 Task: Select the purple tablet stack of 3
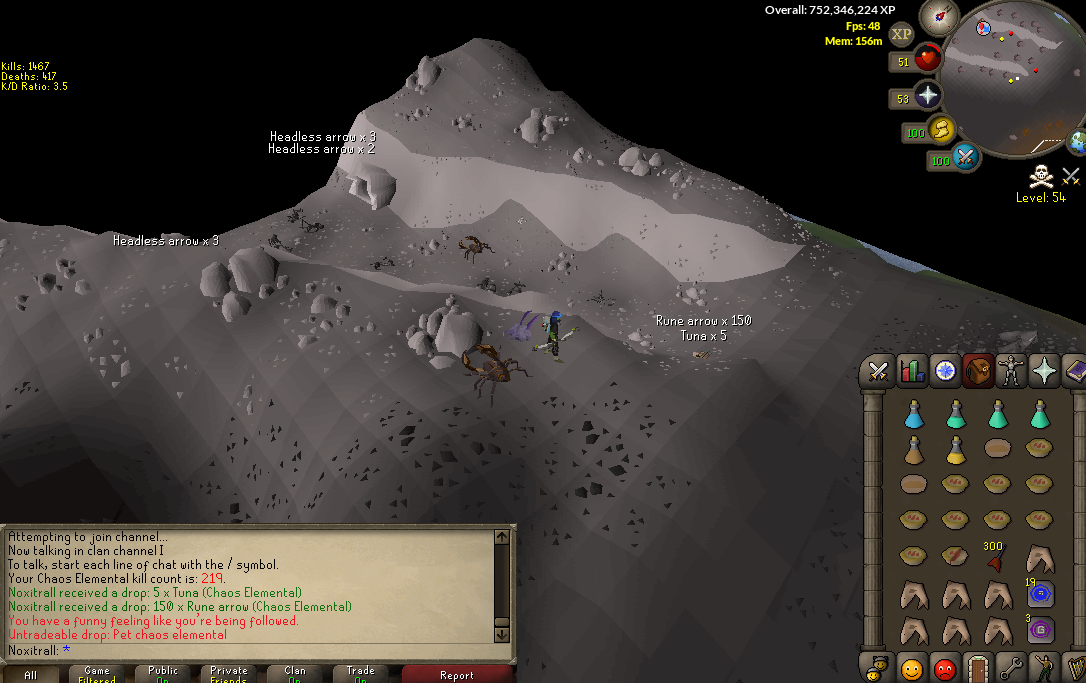click(1040, 630)
